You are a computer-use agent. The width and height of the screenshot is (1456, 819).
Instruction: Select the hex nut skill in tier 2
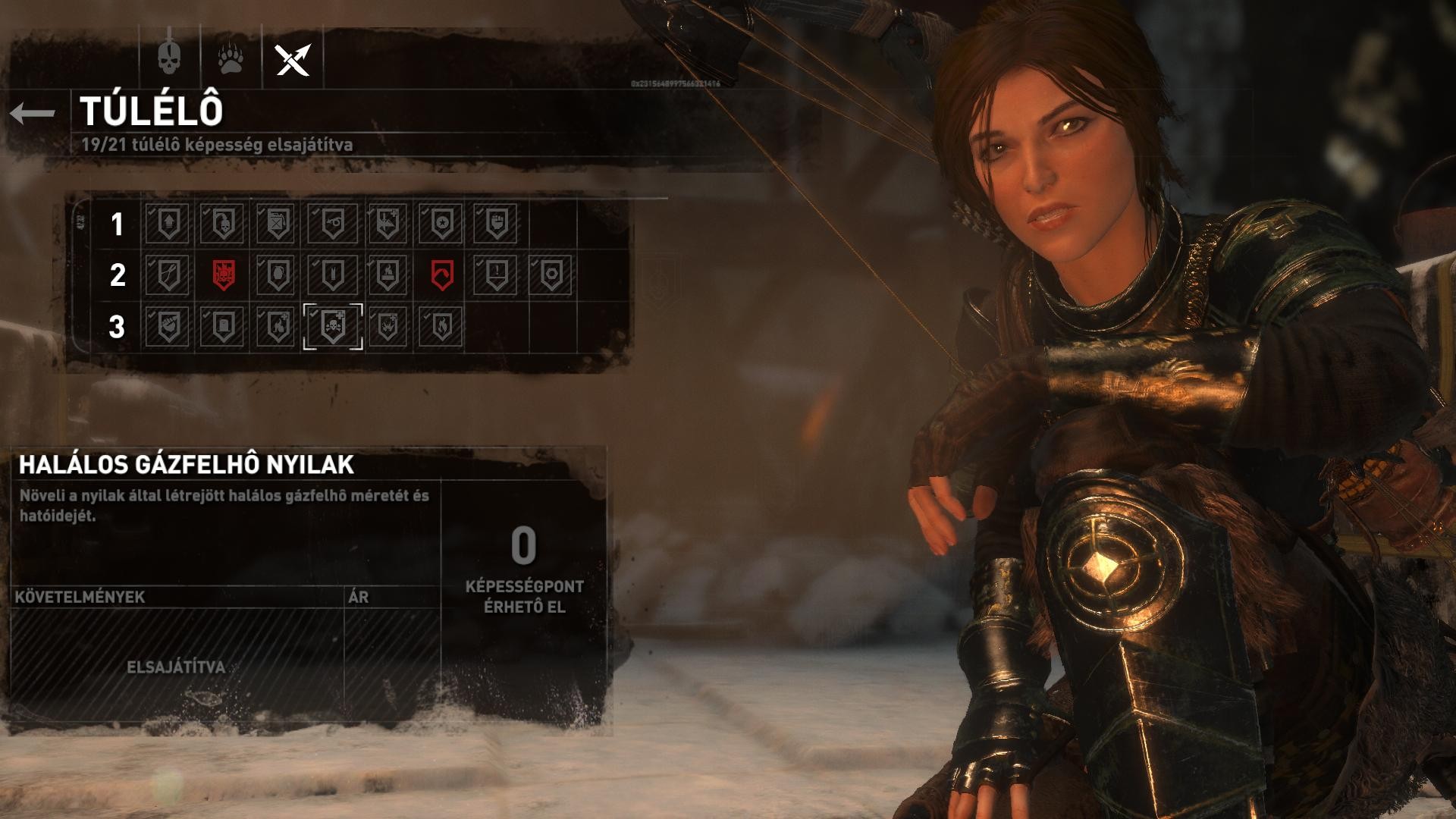pos(551,275)
